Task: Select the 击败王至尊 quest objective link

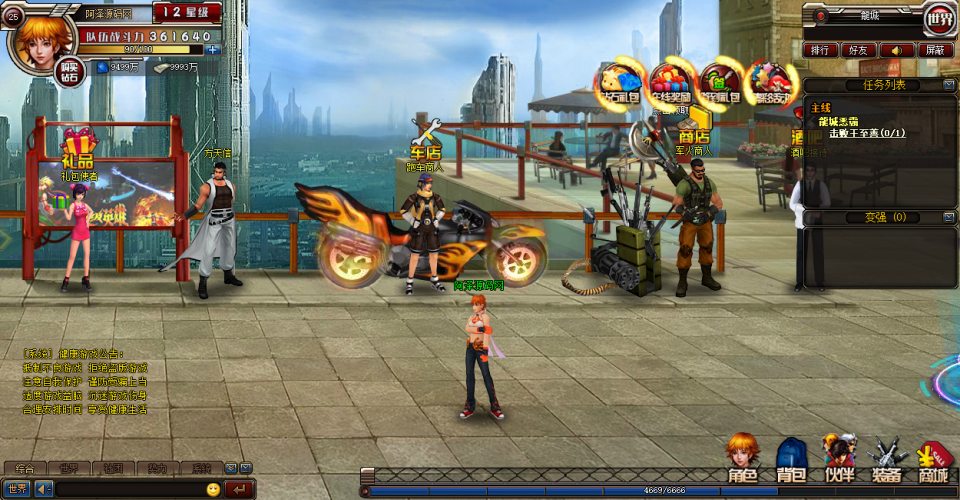Action: (x=866, y=132)
